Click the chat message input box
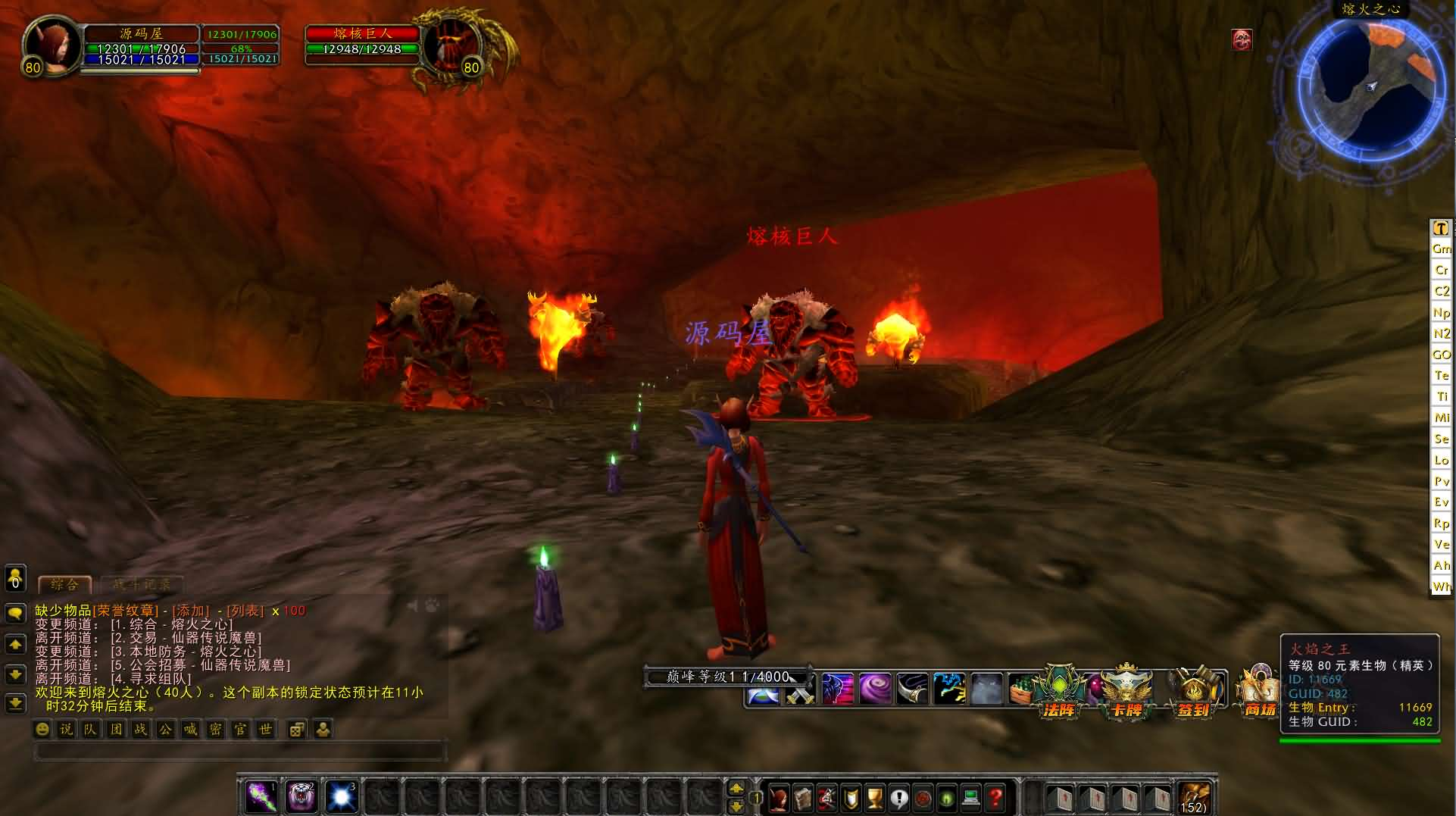The image size is (1456, 816). (x=239, y=751)
